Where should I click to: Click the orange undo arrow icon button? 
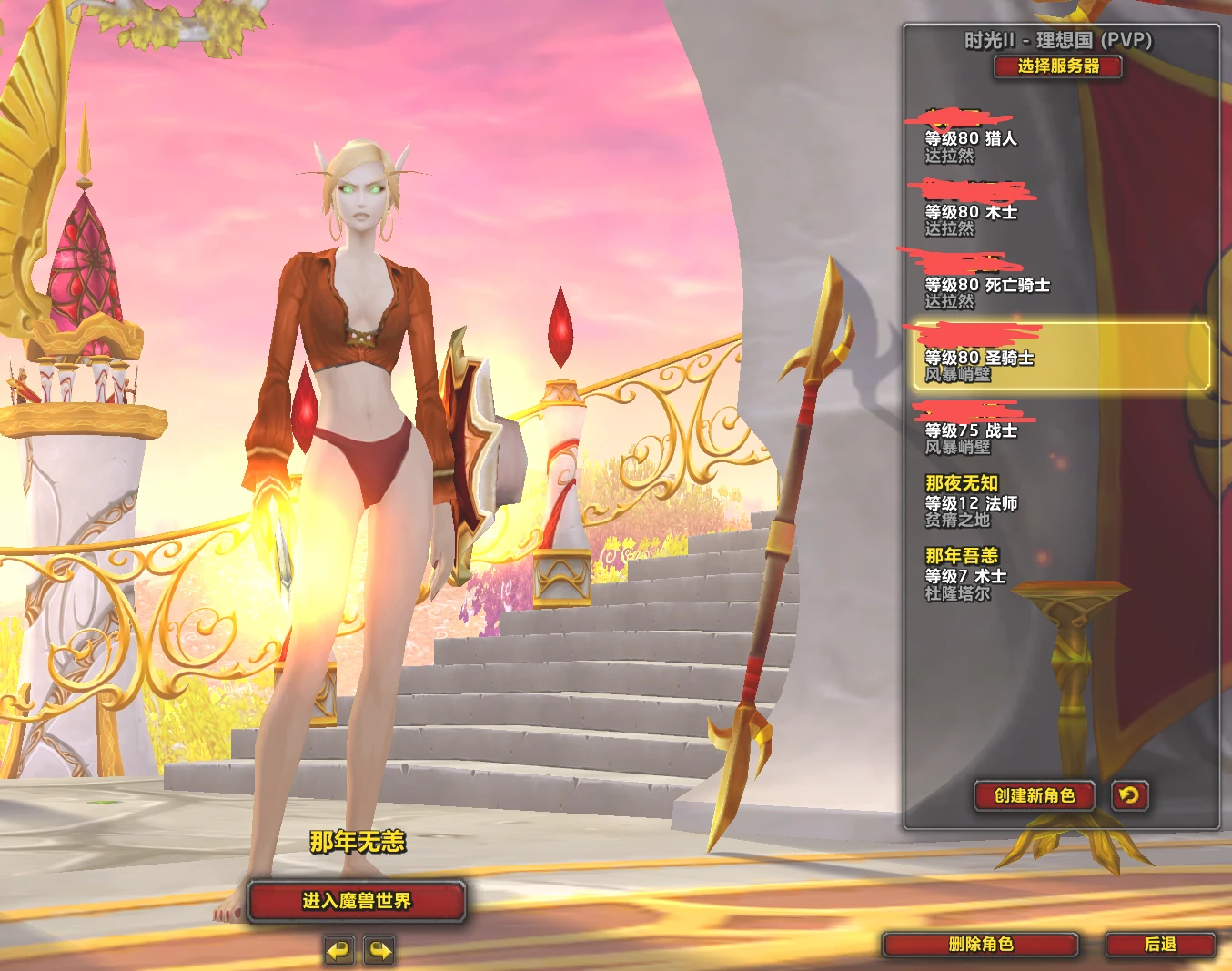pos(1129,796)
